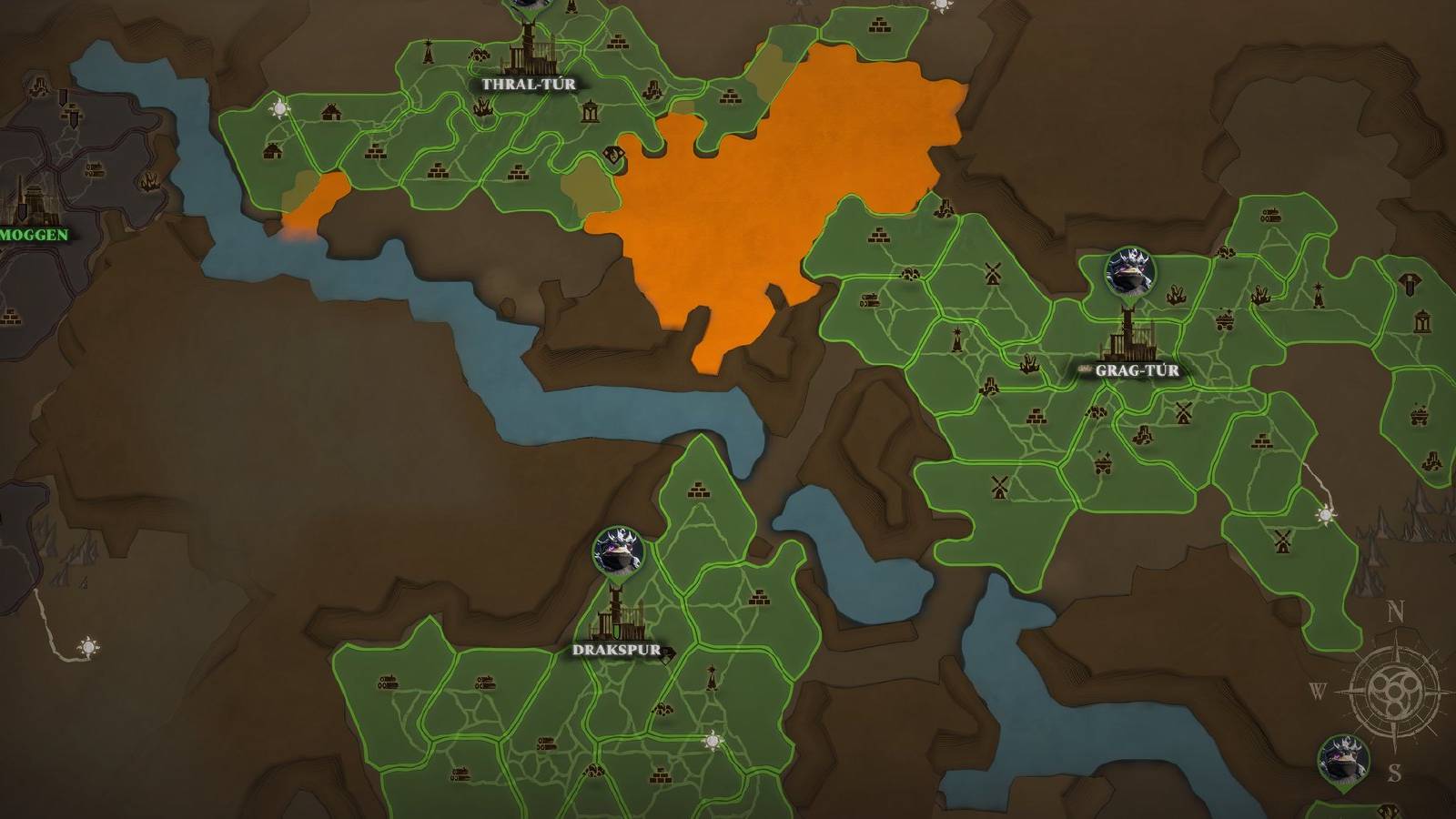Viewport: 1456px width, 819px height.
Task: Click the windmill icon northwest of Grag-Túr
Action: coord(992,273)
